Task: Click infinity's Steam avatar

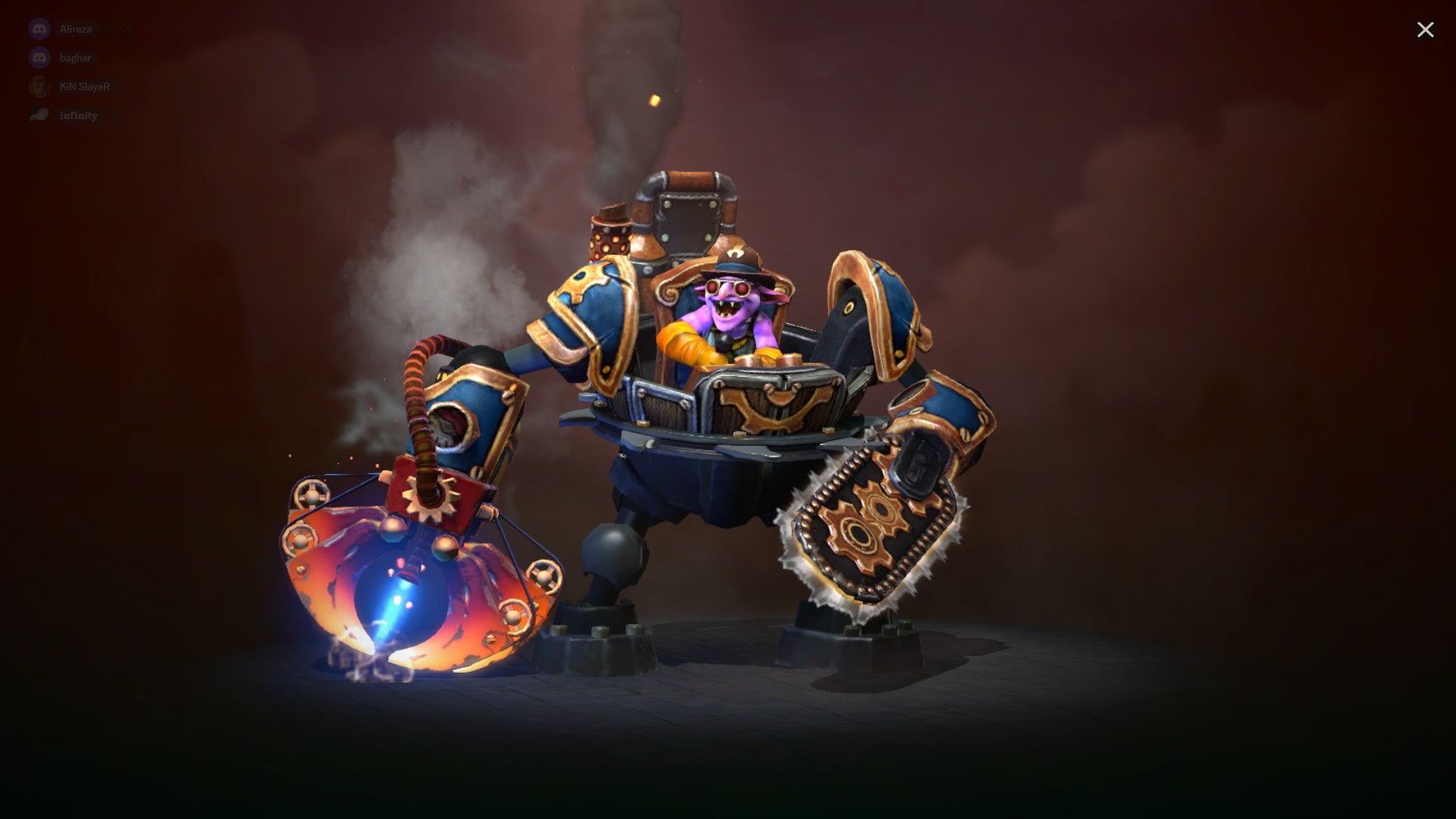Action: tap(38, 115)
